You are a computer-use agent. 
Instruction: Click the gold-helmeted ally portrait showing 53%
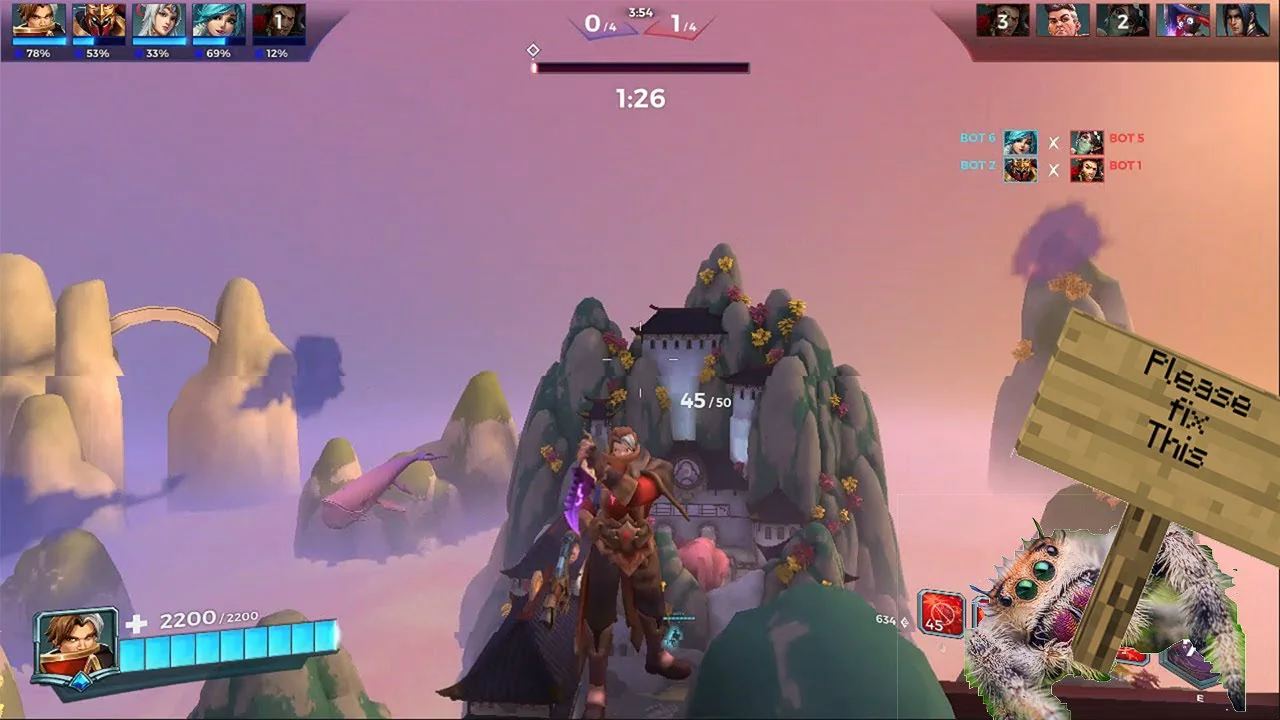click(99, 20)
